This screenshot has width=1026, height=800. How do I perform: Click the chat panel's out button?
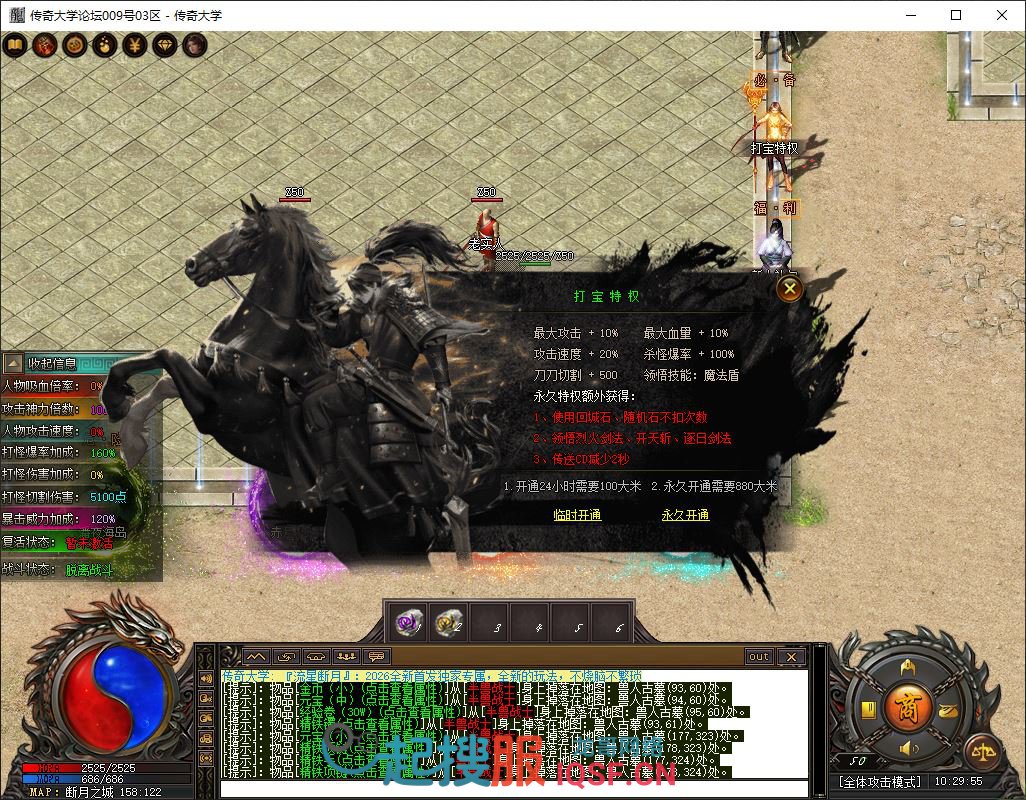click(x=759, y=657)
